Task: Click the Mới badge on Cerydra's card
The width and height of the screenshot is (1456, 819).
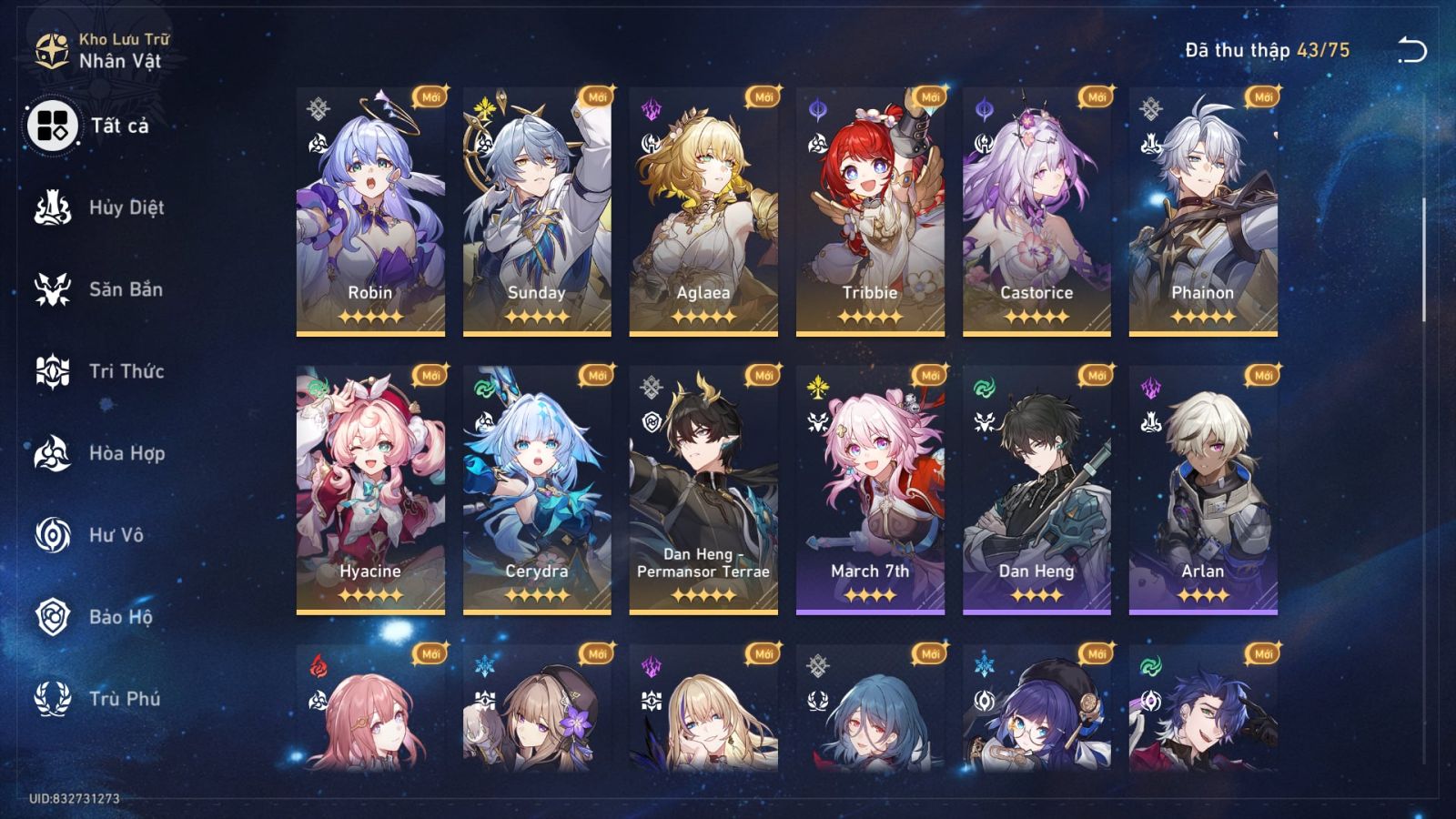Action: 596,372
